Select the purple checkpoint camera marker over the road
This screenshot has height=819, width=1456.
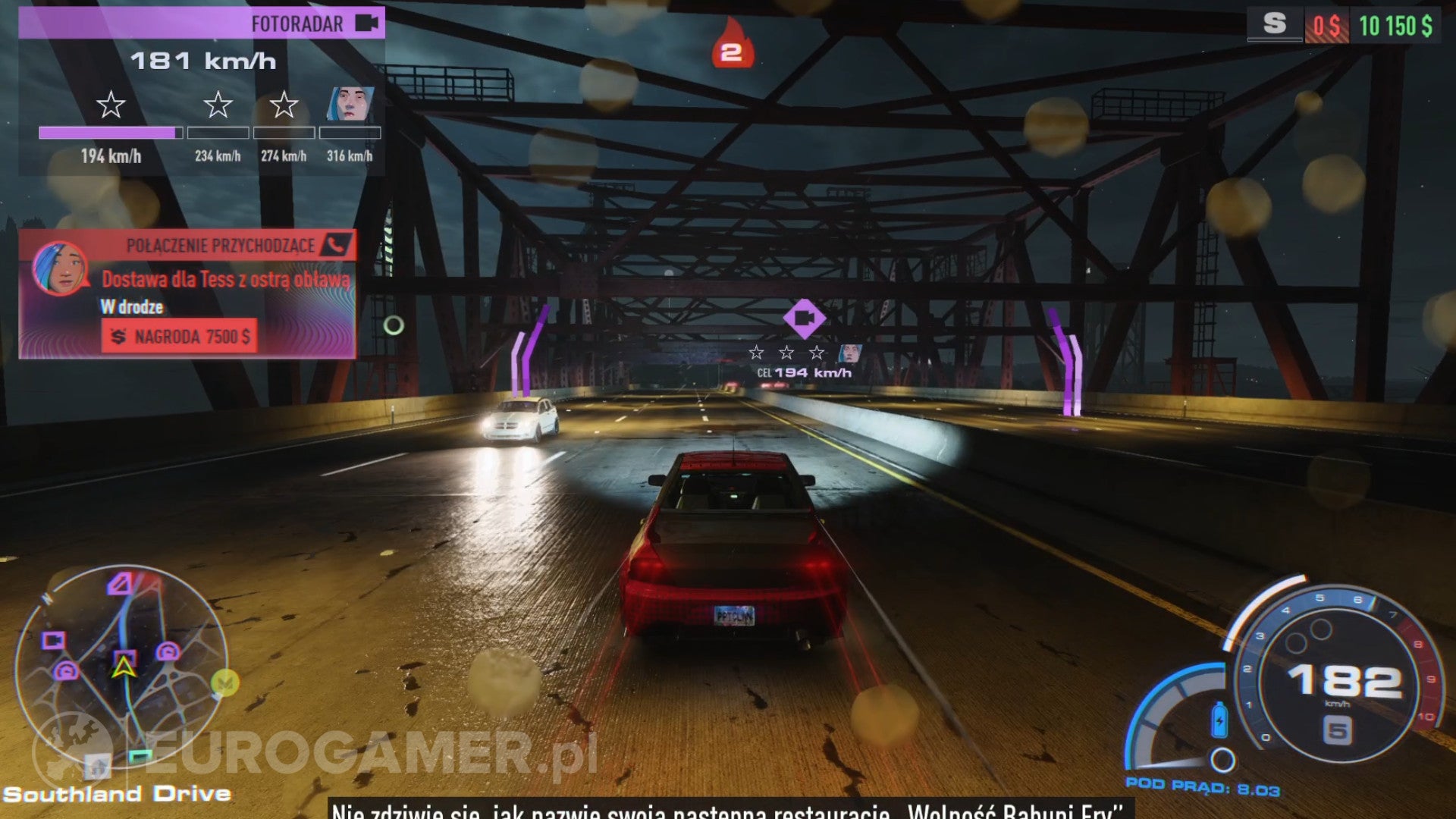click(x=806, y=318)
